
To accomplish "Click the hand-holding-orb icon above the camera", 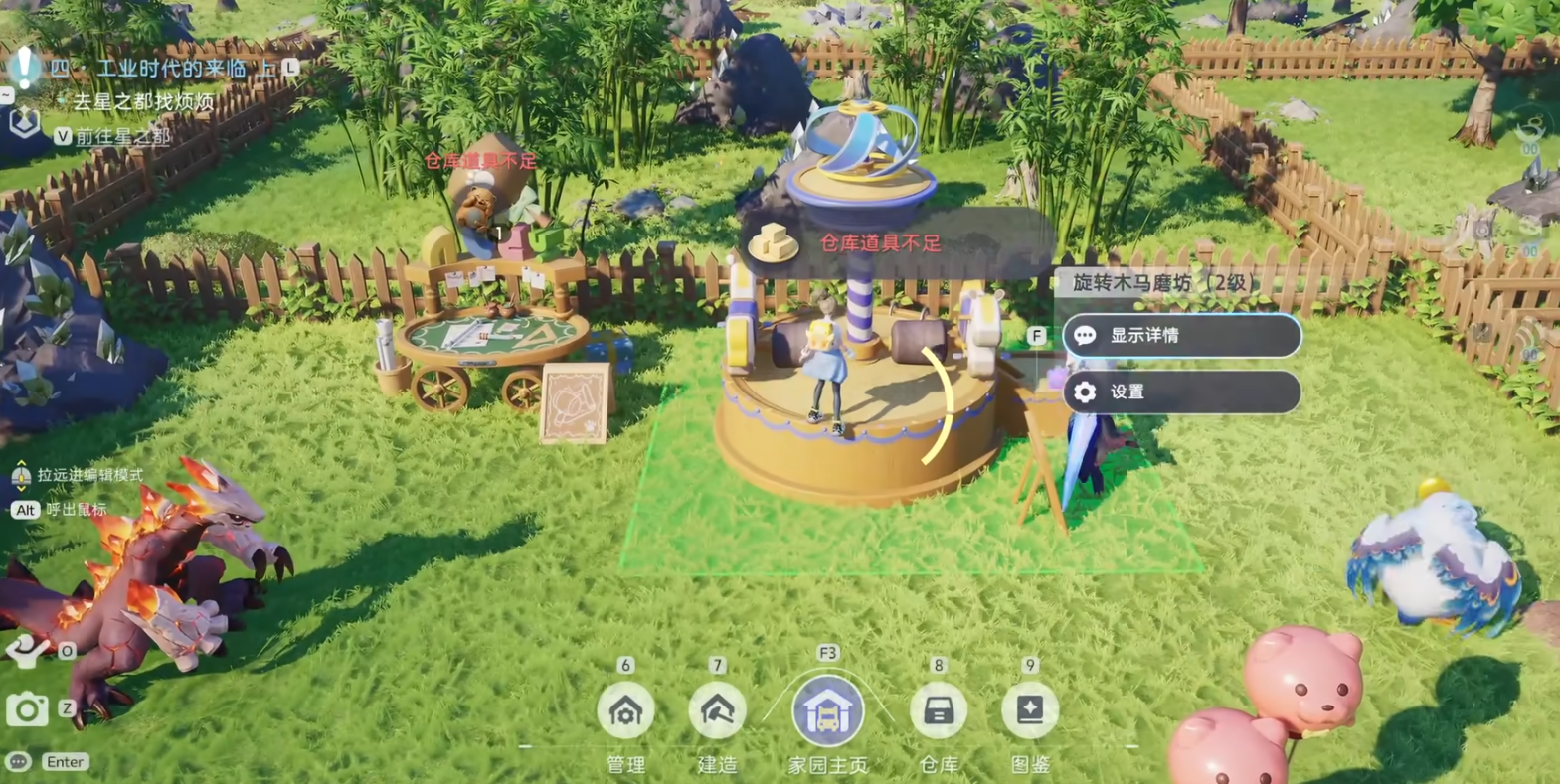I will (25, 651).
